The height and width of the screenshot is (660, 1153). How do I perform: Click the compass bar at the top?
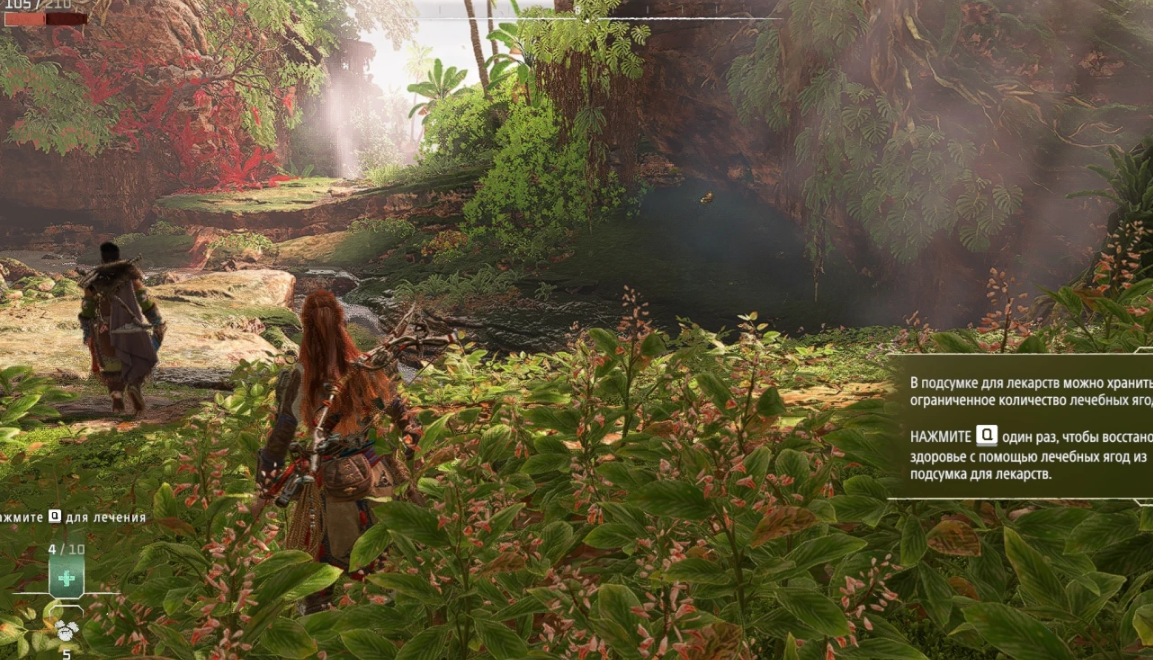[588, 17]
